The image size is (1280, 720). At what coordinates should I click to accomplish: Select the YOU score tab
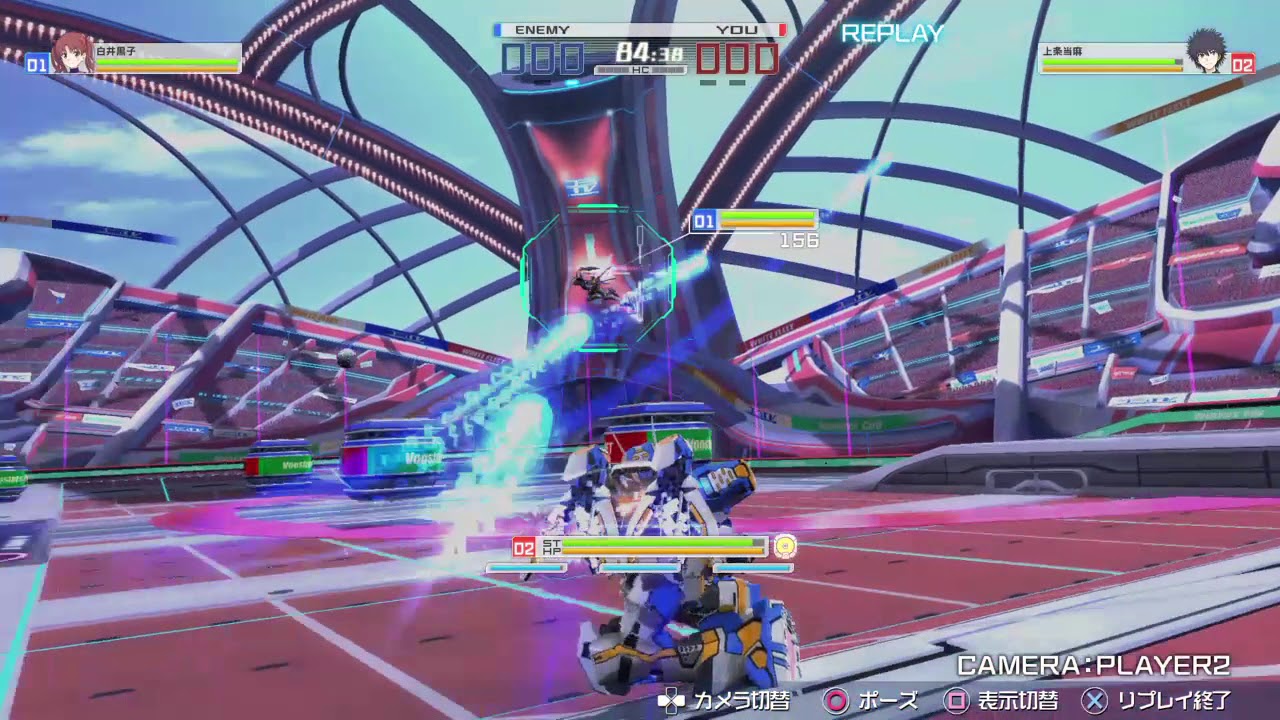pos(740,30)
